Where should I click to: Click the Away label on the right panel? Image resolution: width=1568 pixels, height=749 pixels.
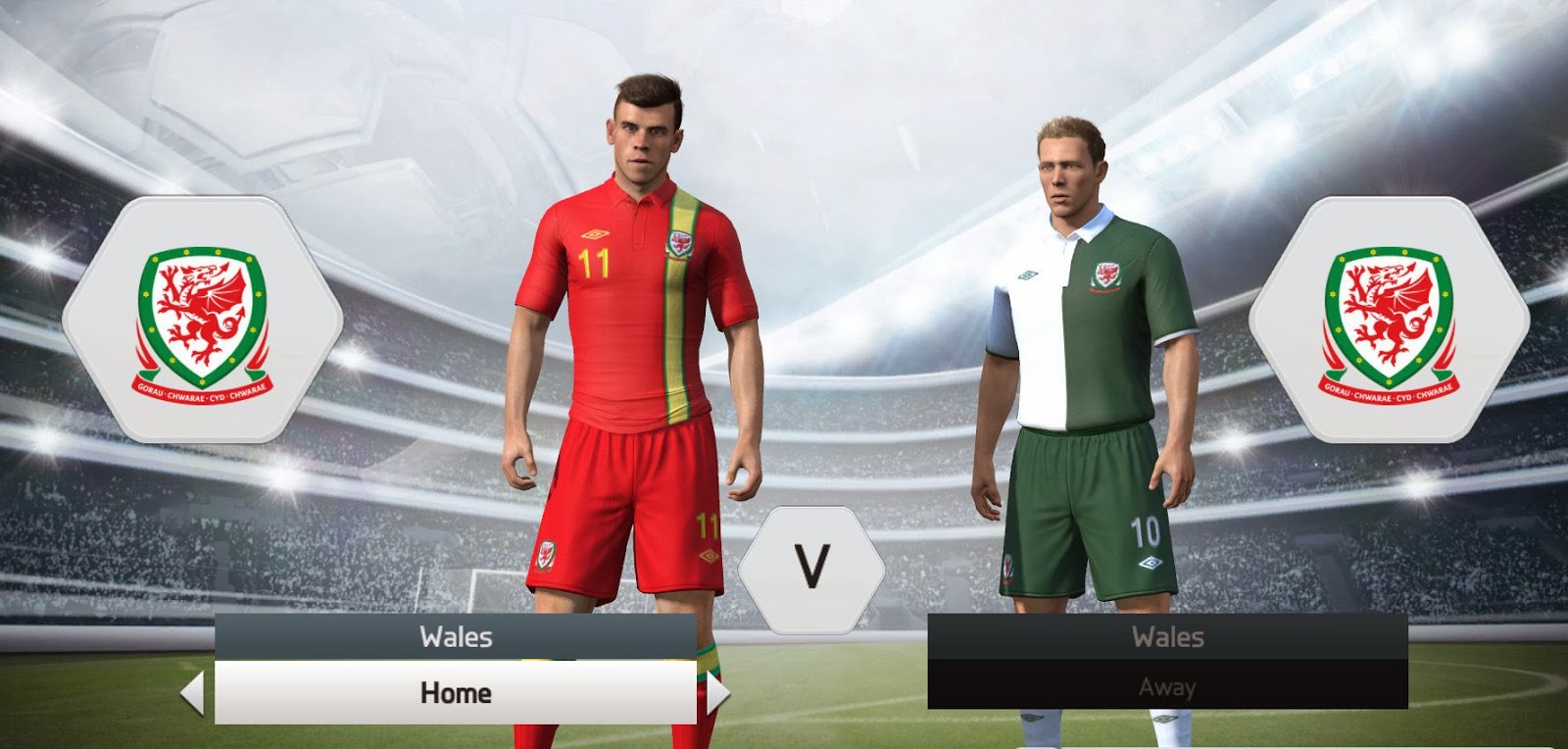[1166, 687]
